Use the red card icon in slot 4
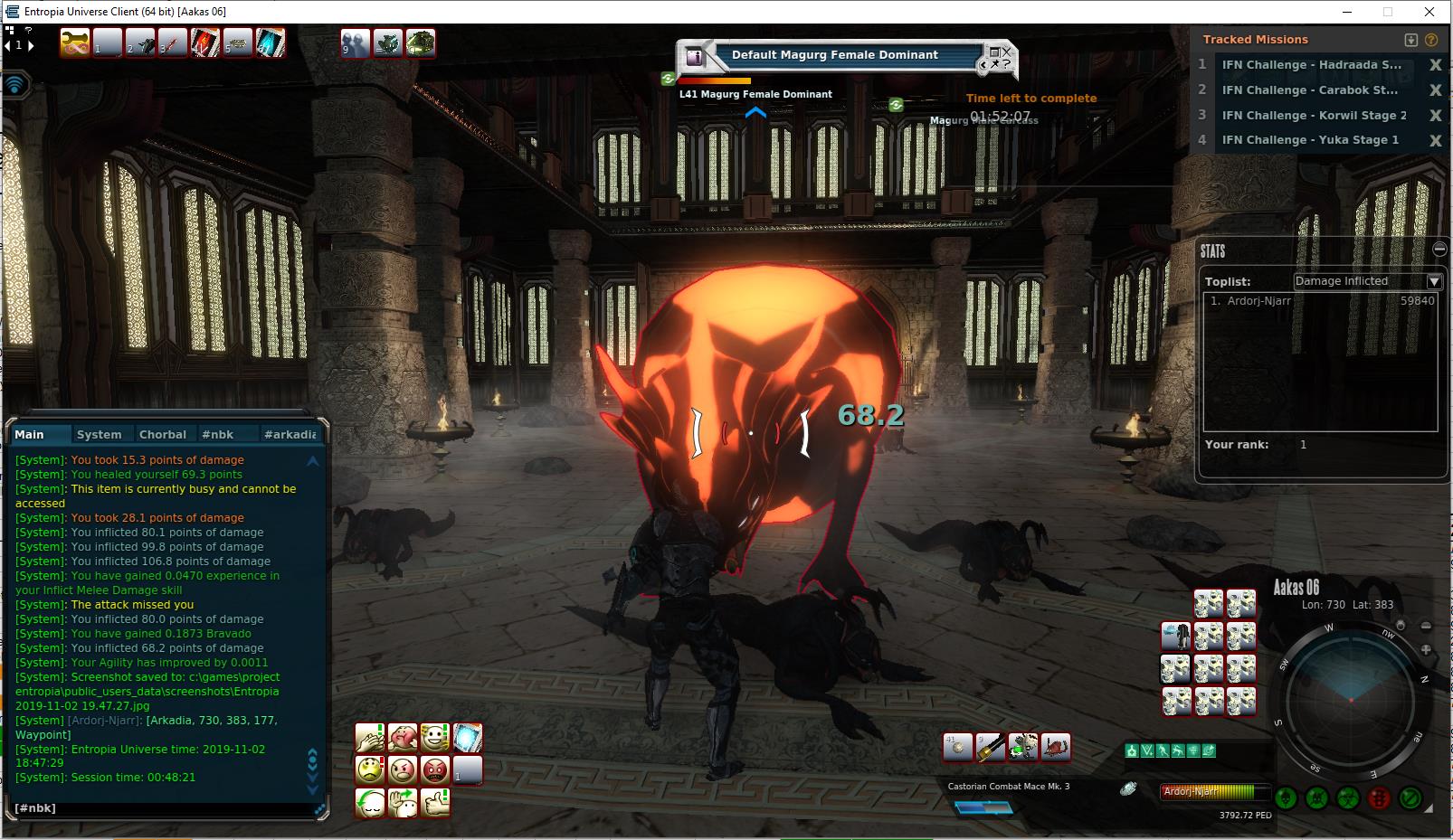 point(205,42)
